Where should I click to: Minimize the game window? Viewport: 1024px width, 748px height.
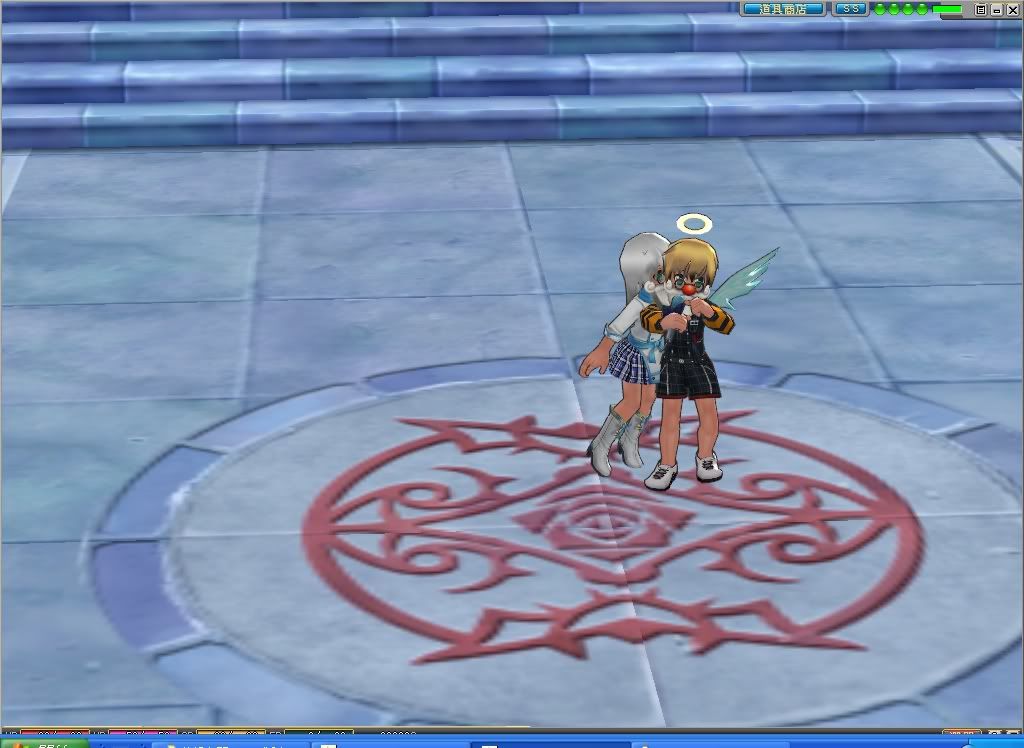coord(995,9)
